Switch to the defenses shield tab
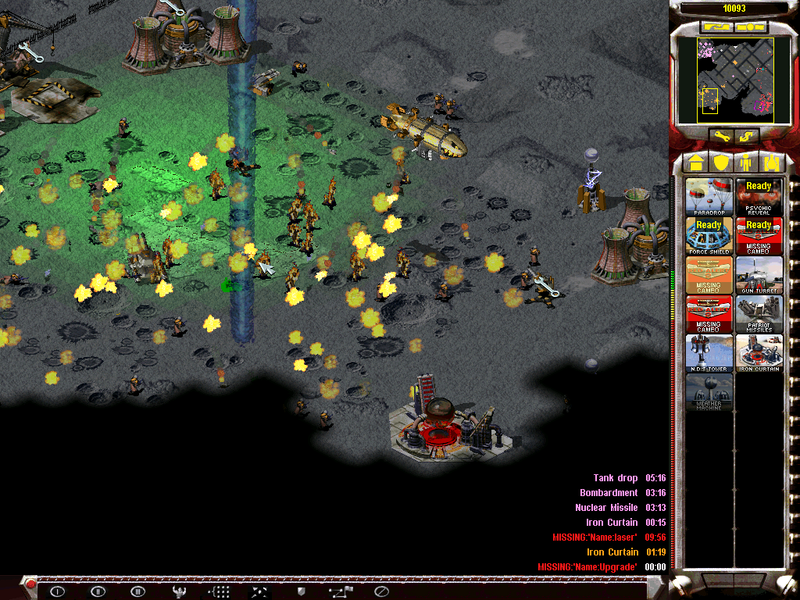Viewport: 800px width, 600px height. pyautogui.click(x=719, y=162)
